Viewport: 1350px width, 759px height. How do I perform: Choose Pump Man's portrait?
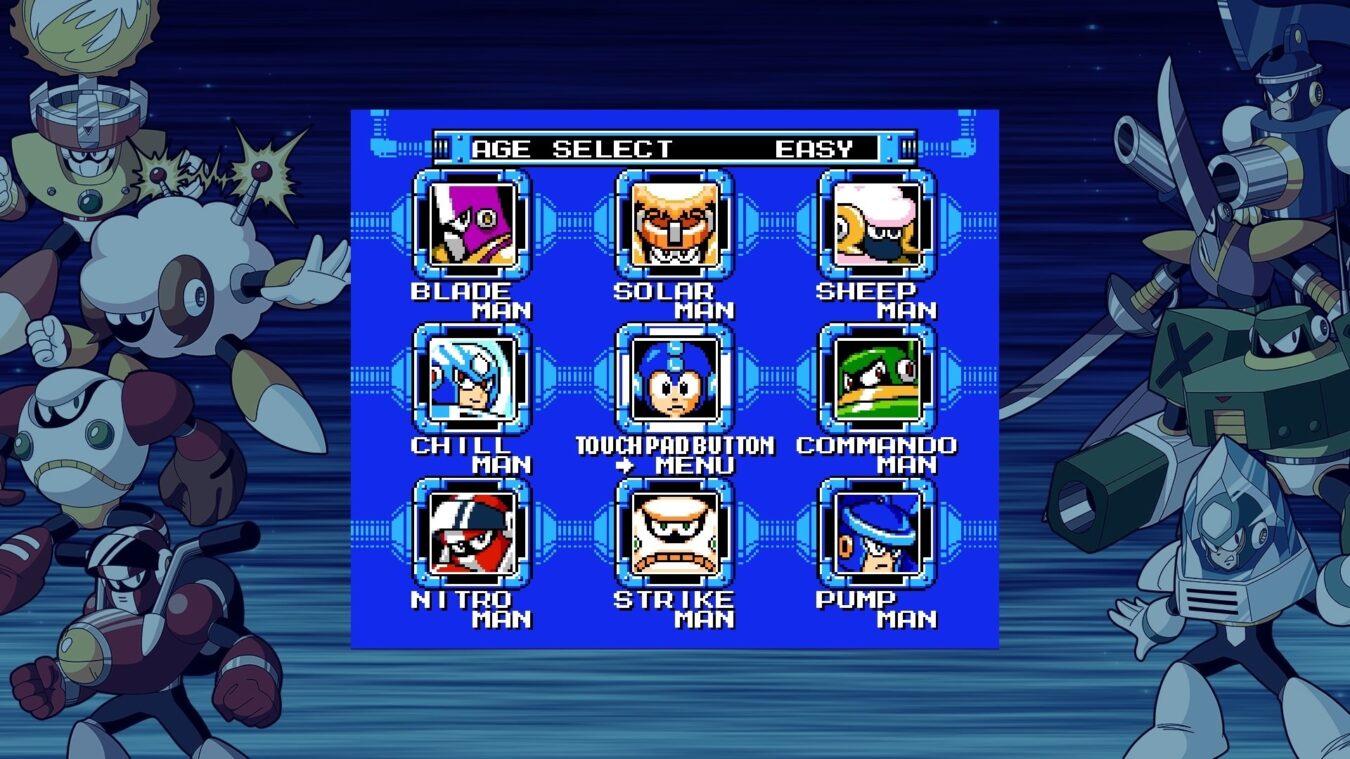tap(877, 532)
